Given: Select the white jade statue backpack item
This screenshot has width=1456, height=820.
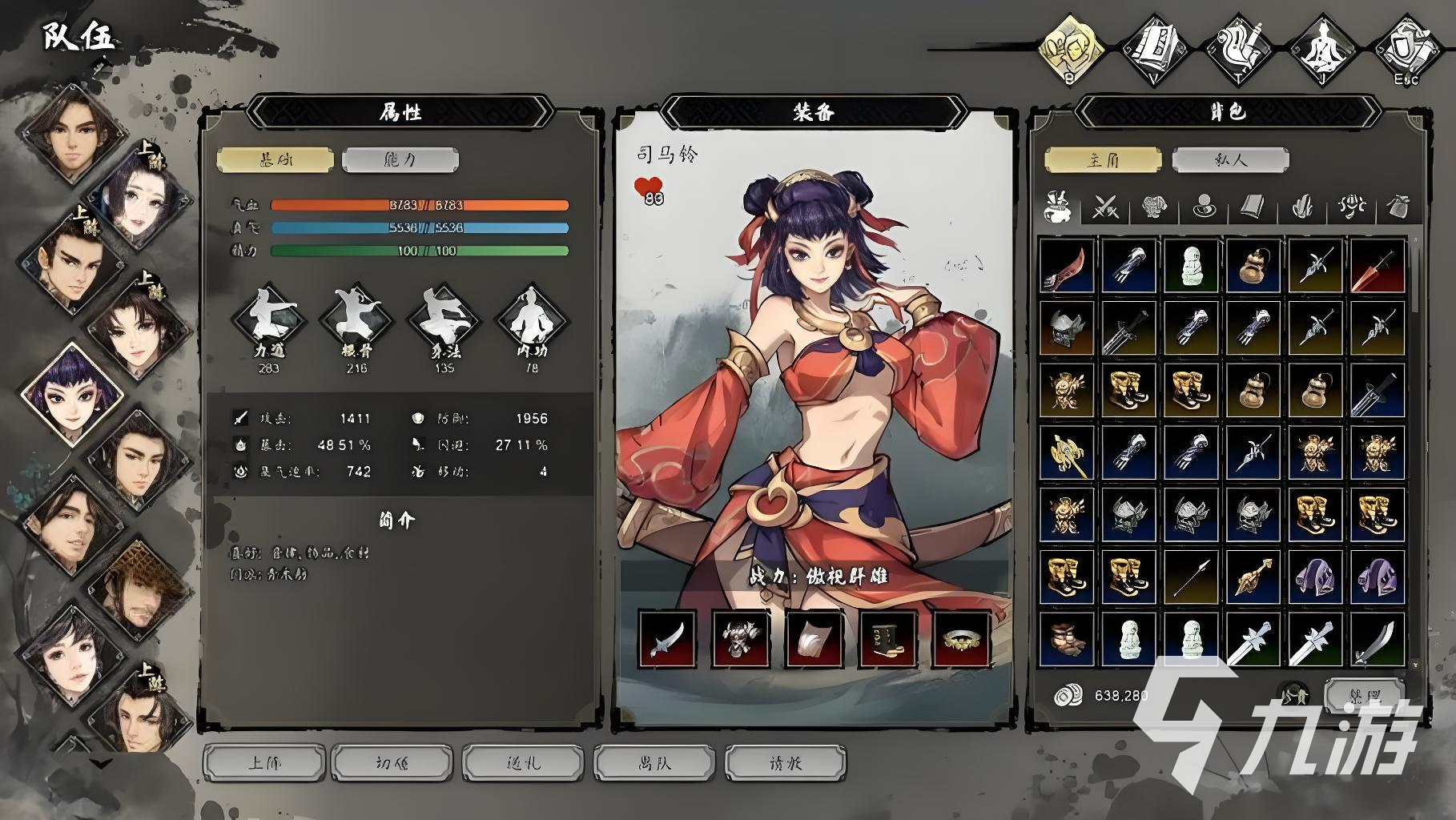Looking at the screenshot, I should (1191, 266).
